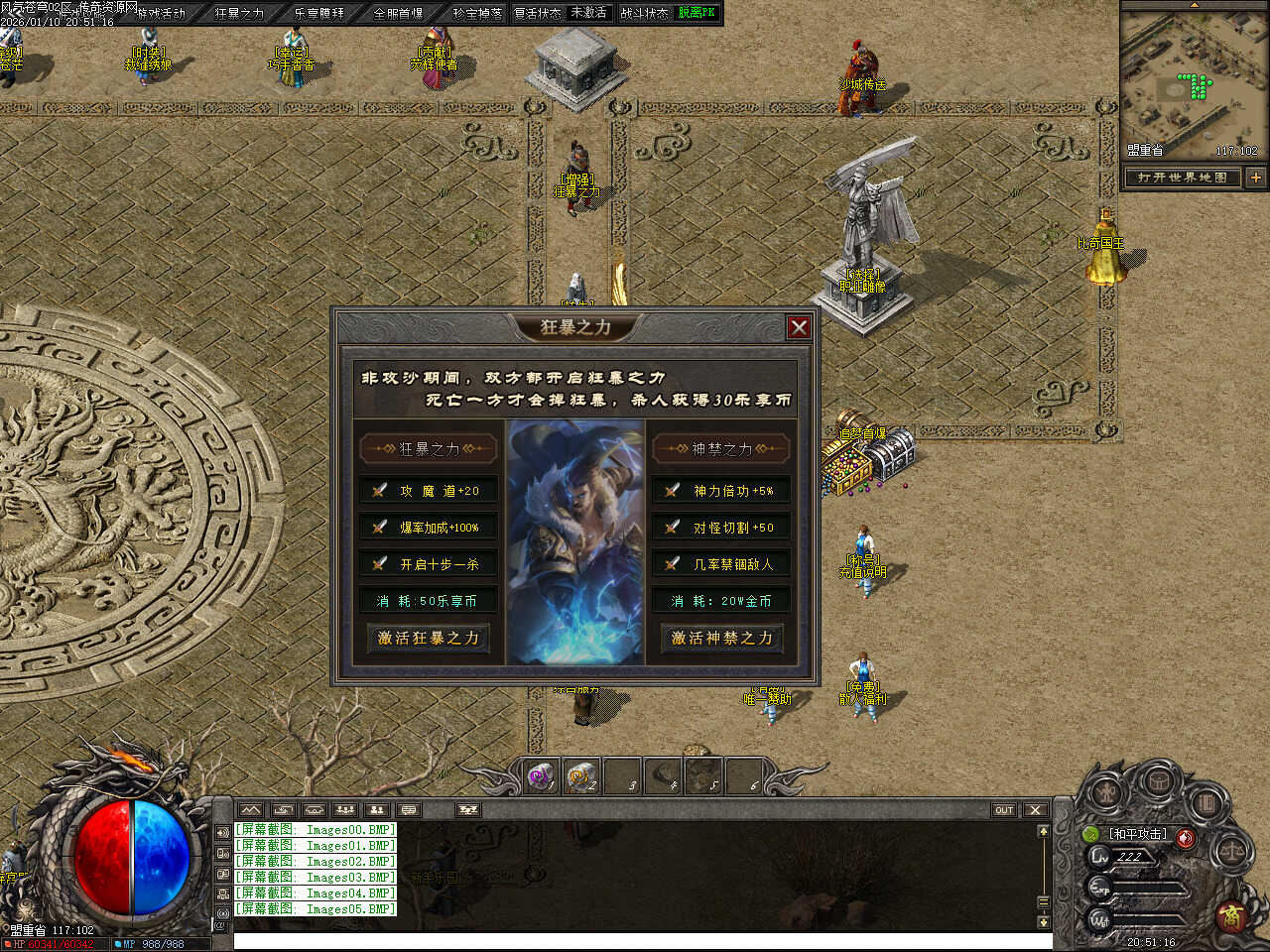Use the orange scroll in hotbar slot 2
Image resolution: width=1270 pixels, height=952 pixels.
(581, 777)
